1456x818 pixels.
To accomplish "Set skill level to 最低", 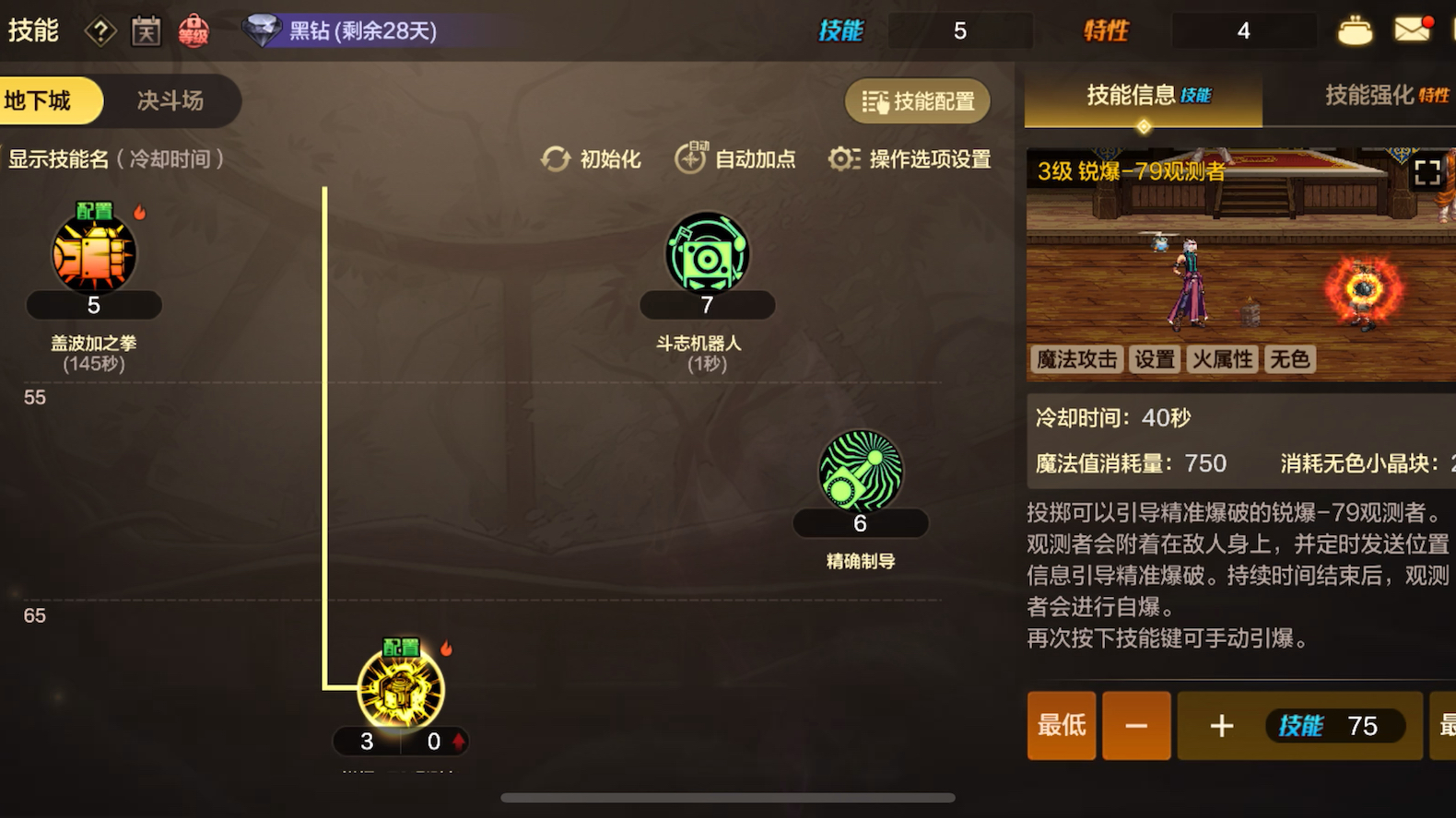I will pos(1062,726).
